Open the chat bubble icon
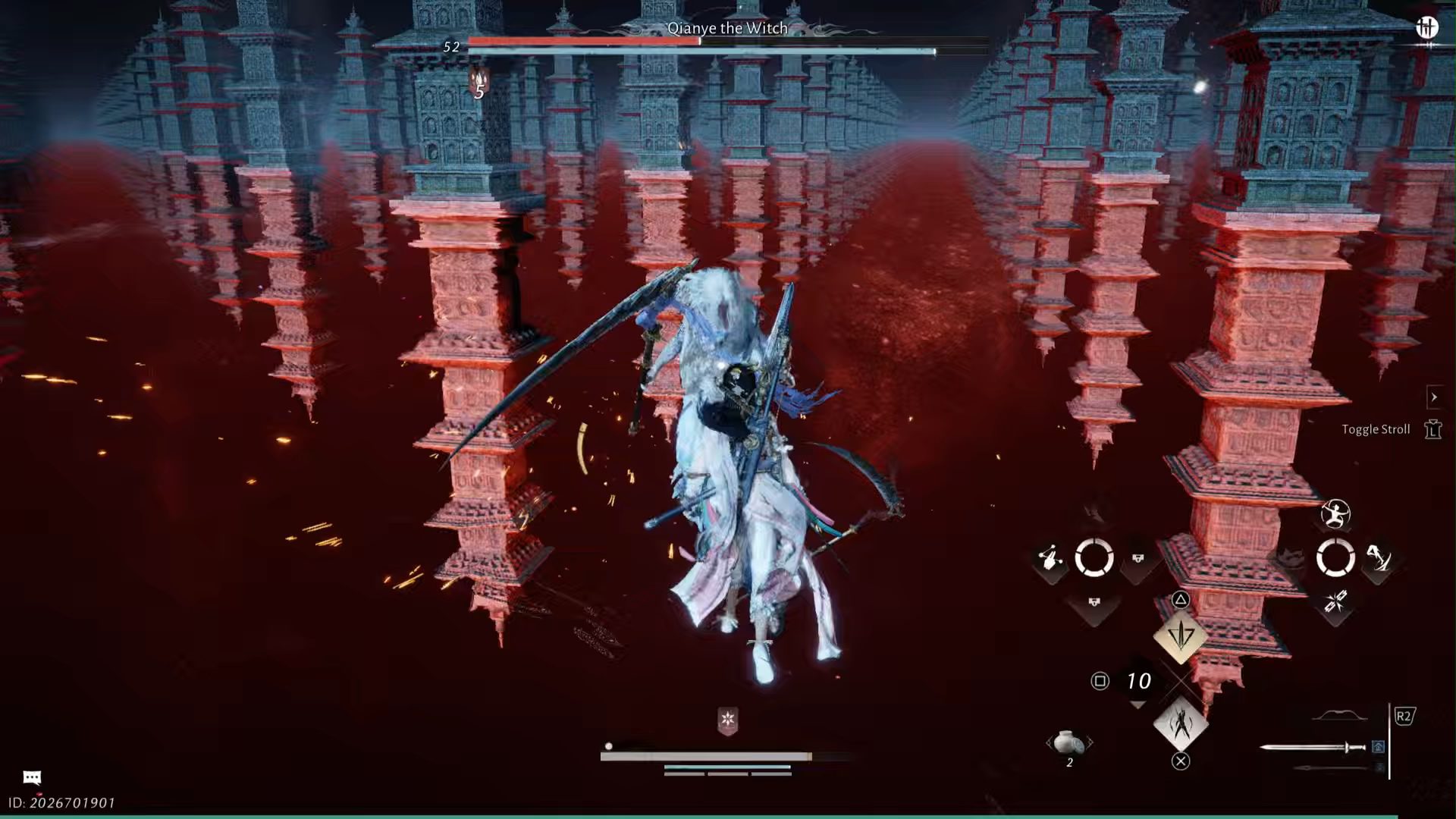Viewport: 1456px width, 819px height. (x=32, y=777)
